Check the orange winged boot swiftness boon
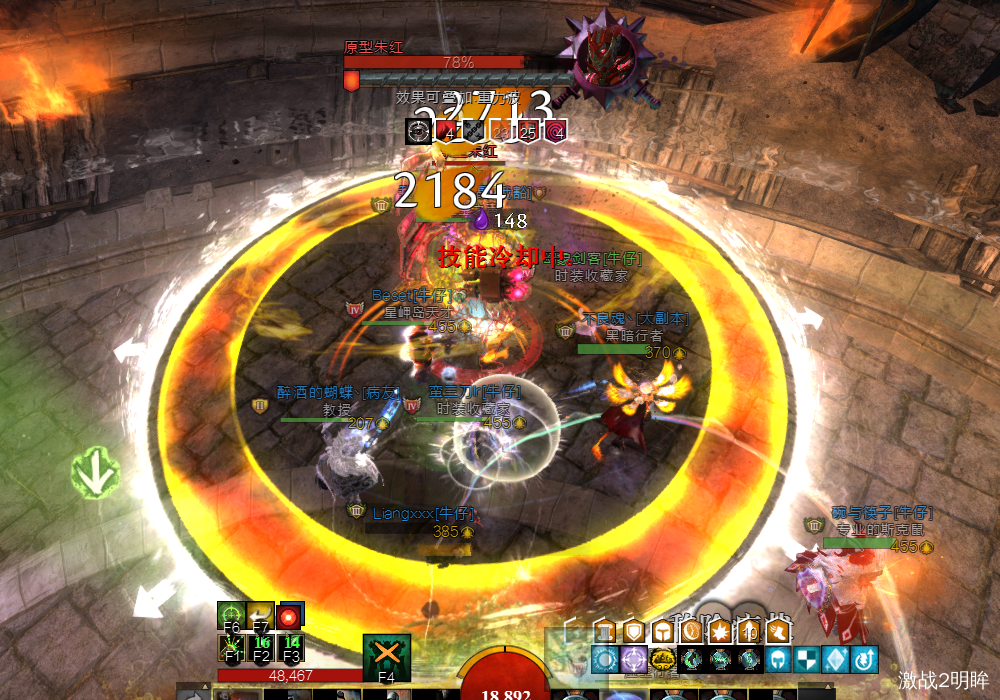 (776, 632)
